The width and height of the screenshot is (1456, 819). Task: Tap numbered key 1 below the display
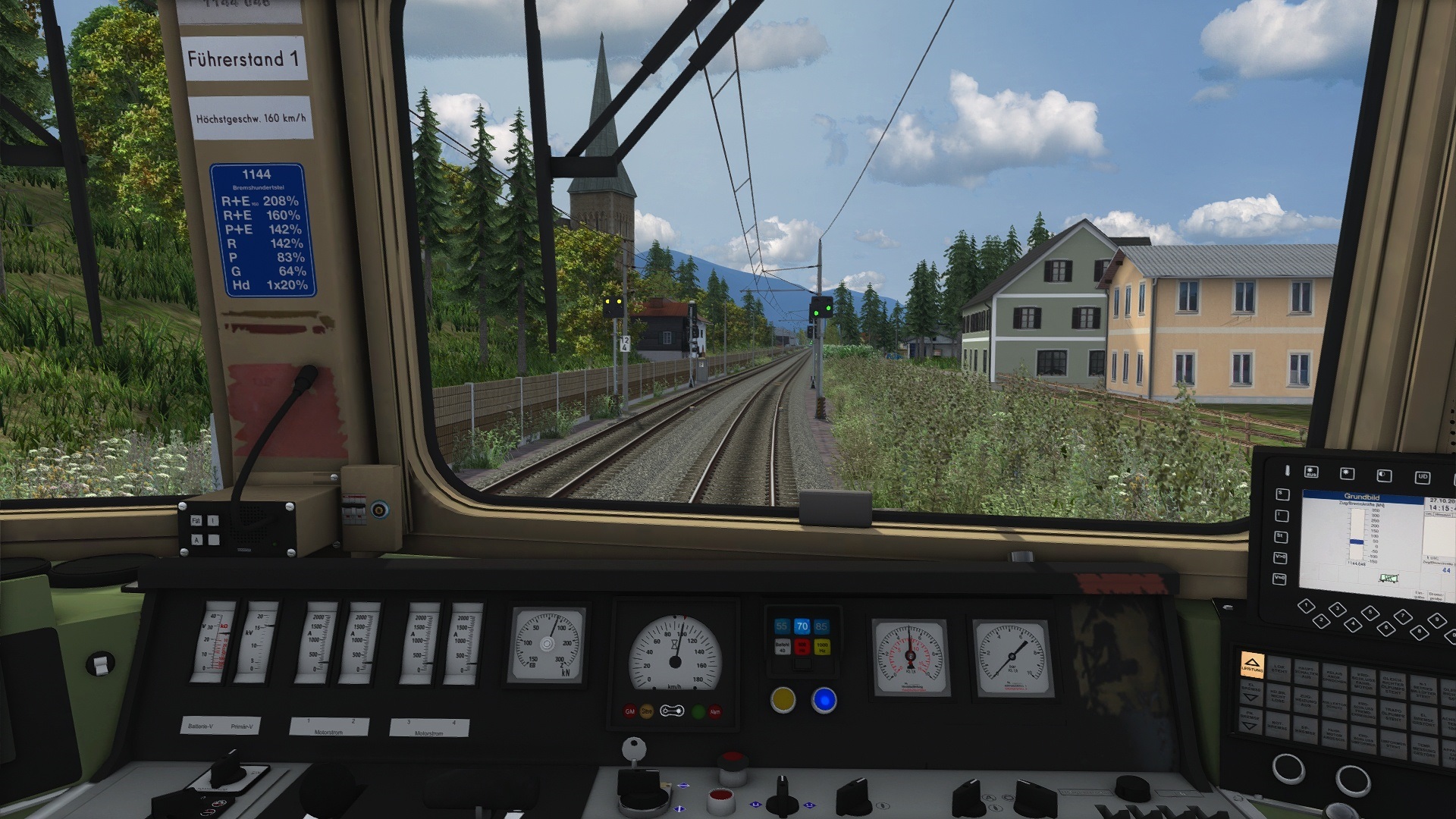tap(1305, 606)
